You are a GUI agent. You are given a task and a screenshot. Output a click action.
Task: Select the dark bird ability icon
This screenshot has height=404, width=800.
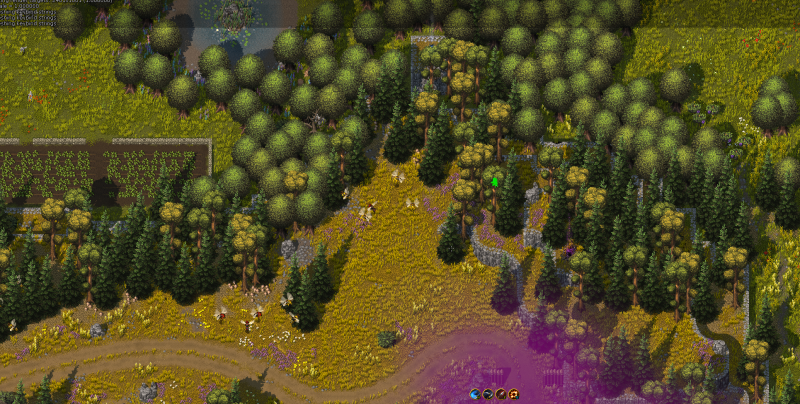click(x=487, y=394)
